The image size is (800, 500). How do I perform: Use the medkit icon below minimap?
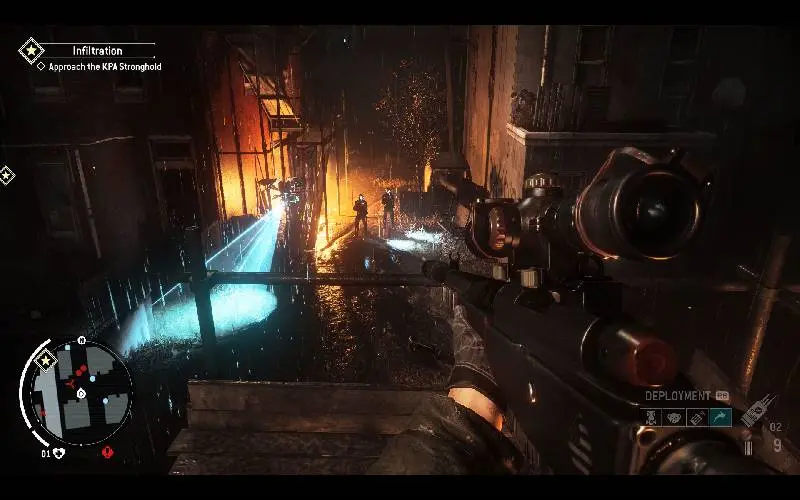[59, 453]
